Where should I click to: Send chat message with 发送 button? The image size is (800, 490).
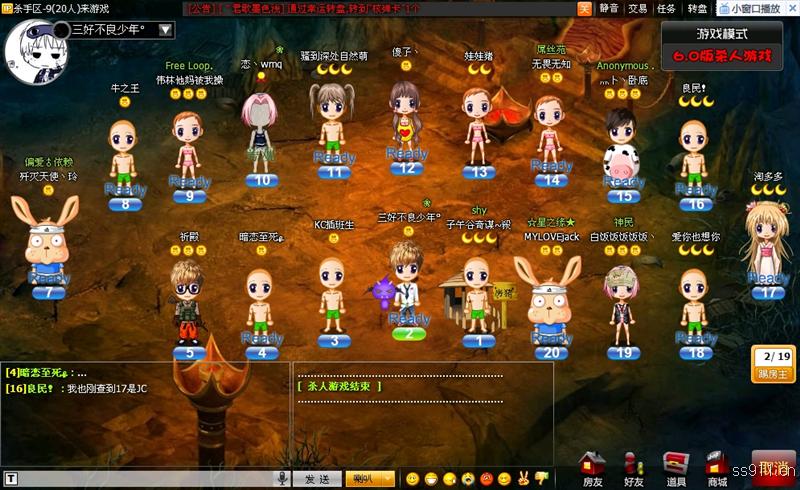click(317, 479)
